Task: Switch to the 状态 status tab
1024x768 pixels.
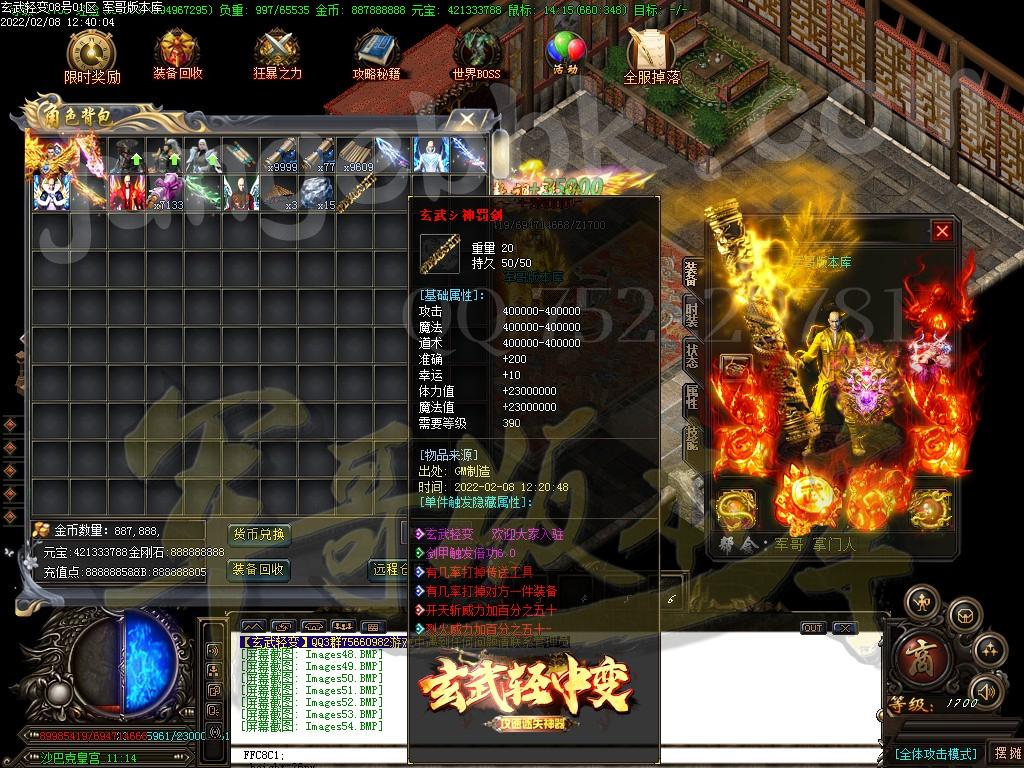Action: (x=691, y=355)
